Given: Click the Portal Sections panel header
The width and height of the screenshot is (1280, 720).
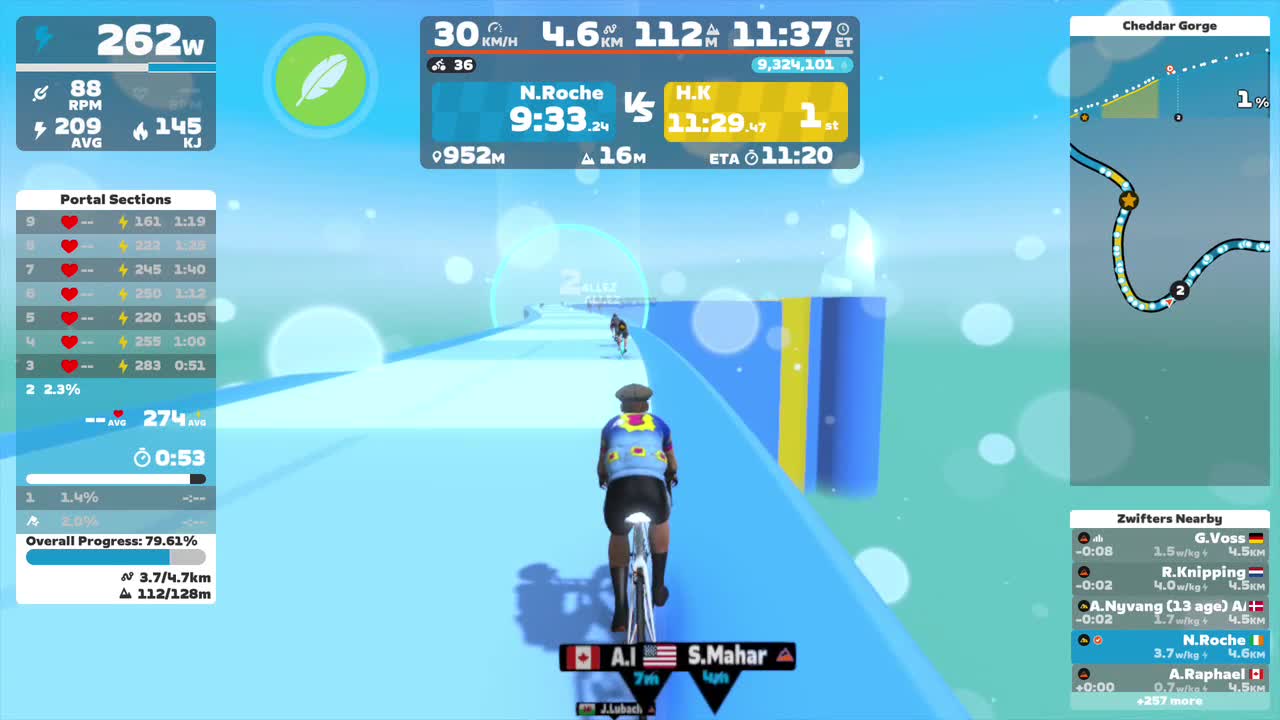Looking at the screenshot, I should pyautogui.click(x=115, y=199).
